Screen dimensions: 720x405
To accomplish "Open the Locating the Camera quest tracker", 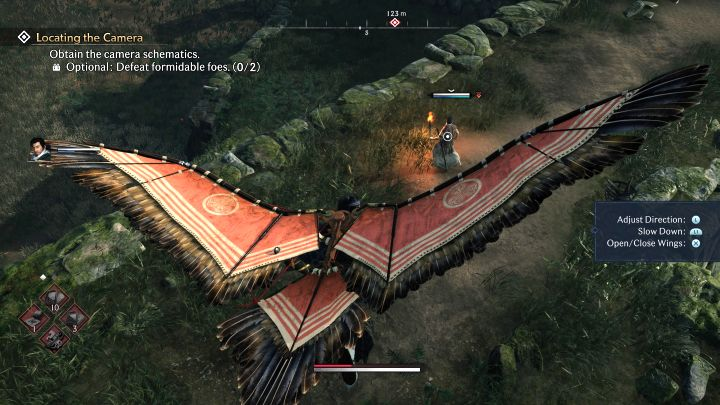I will 89,38.
